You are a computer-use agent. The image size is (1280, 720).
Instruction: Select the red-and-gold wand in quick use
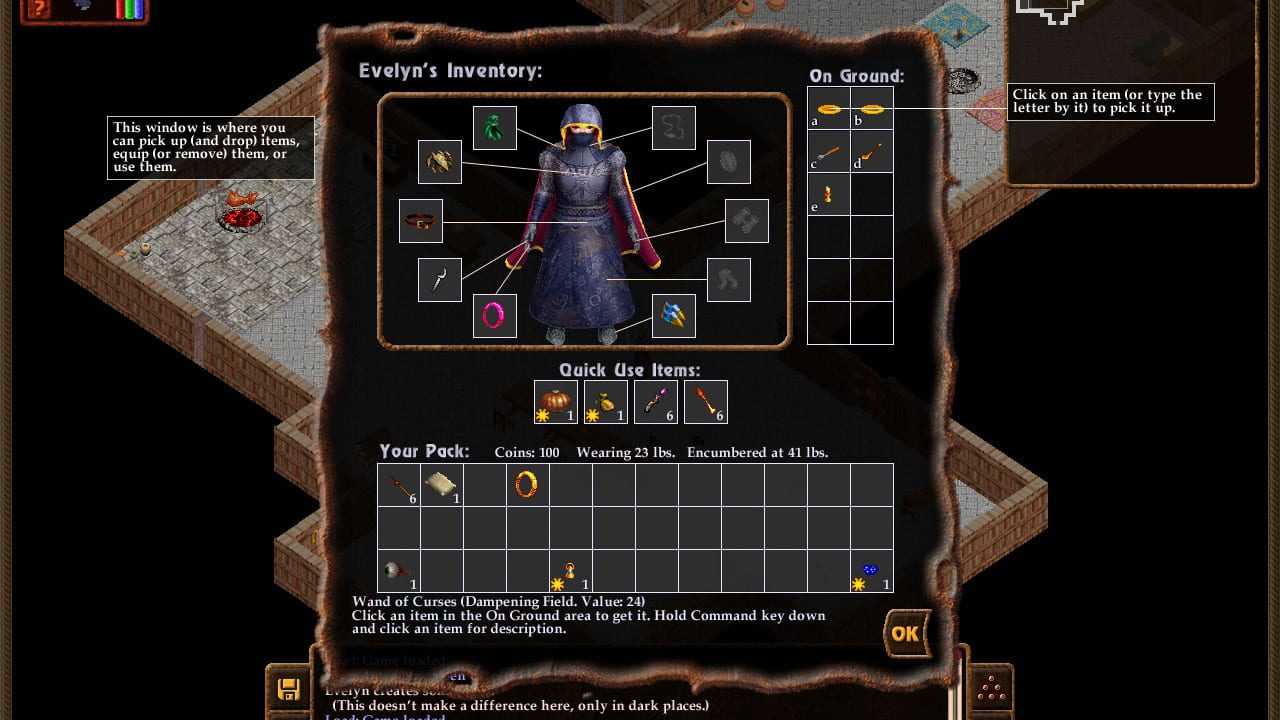click(705, 402)
